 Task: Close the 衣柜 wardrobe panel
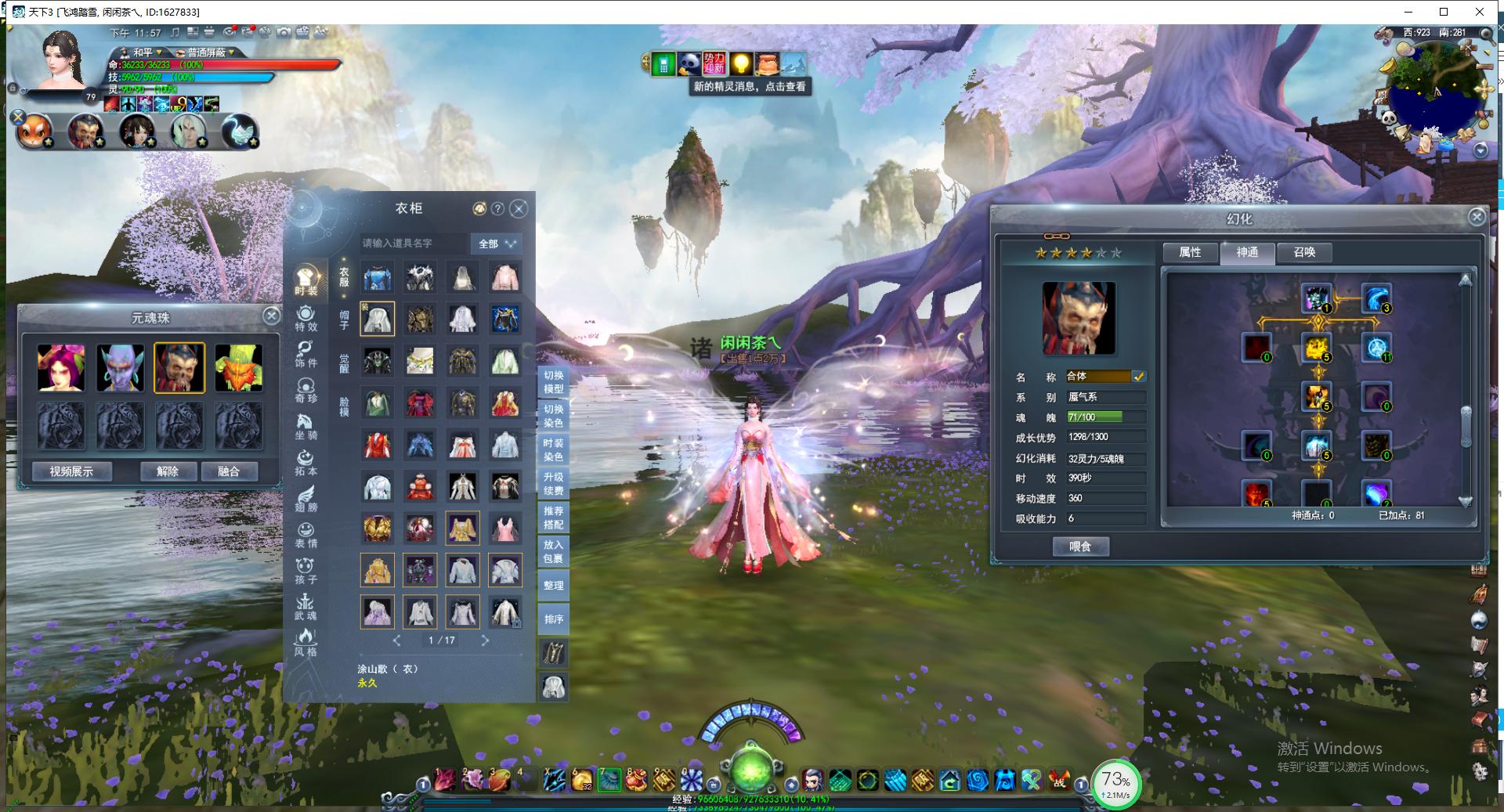(519, 209)
